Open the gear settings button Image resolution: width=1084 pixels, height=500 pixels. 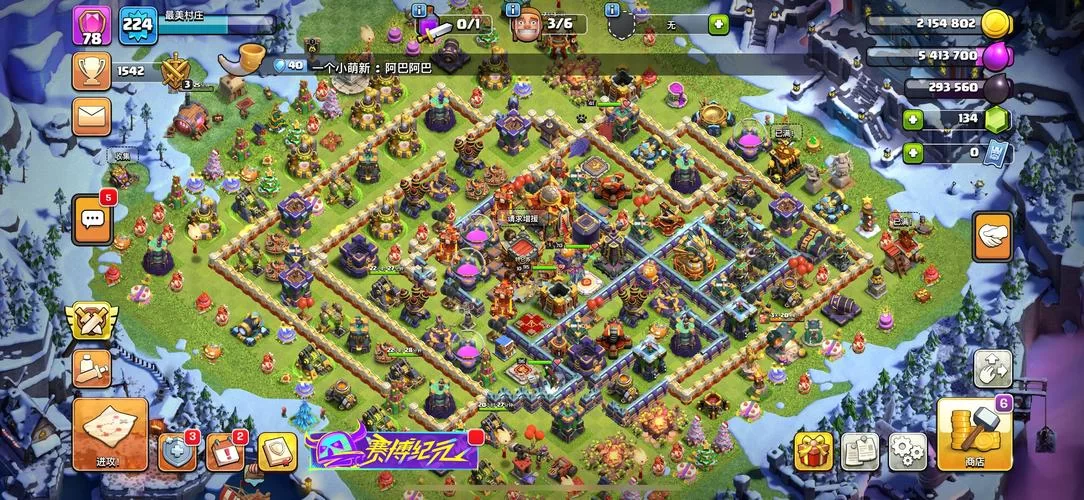[906, 452]
